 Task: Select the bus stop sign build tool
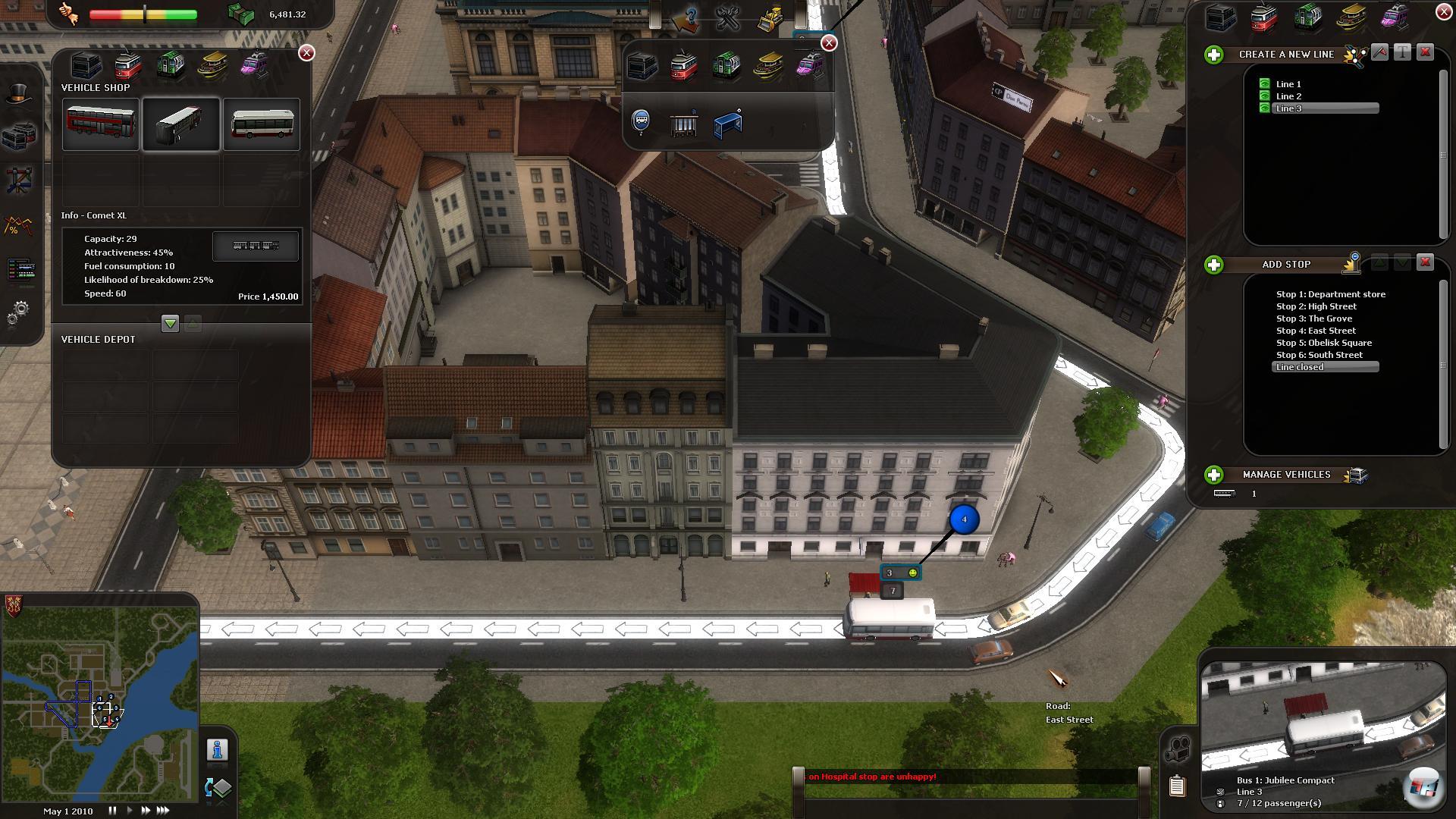tap(642, 121)
